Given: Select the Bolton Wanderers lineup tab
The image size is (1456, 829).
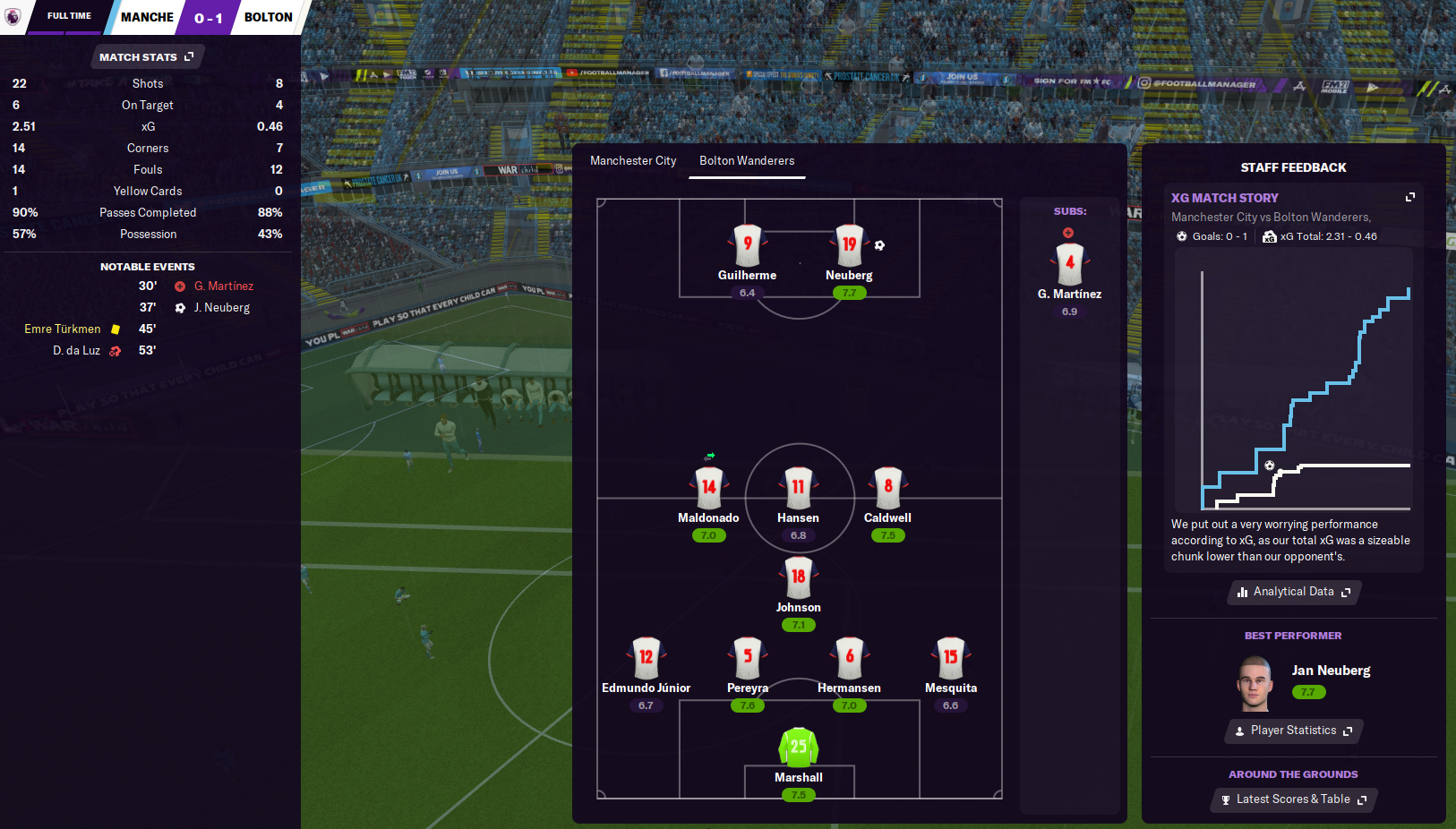Looking at the screenshot, I should point(747,161).
